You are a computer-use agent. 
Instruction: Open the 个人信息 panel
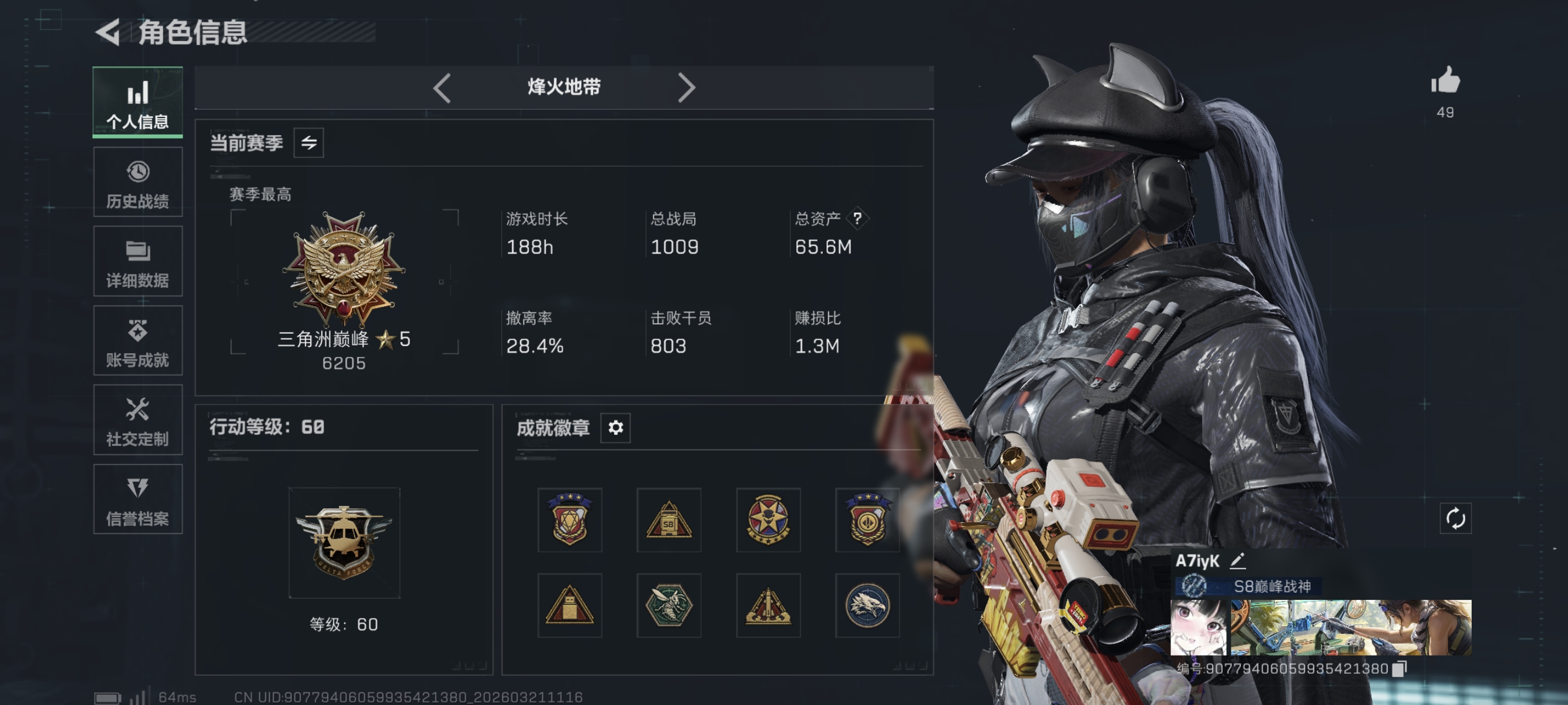pos(137,102)
